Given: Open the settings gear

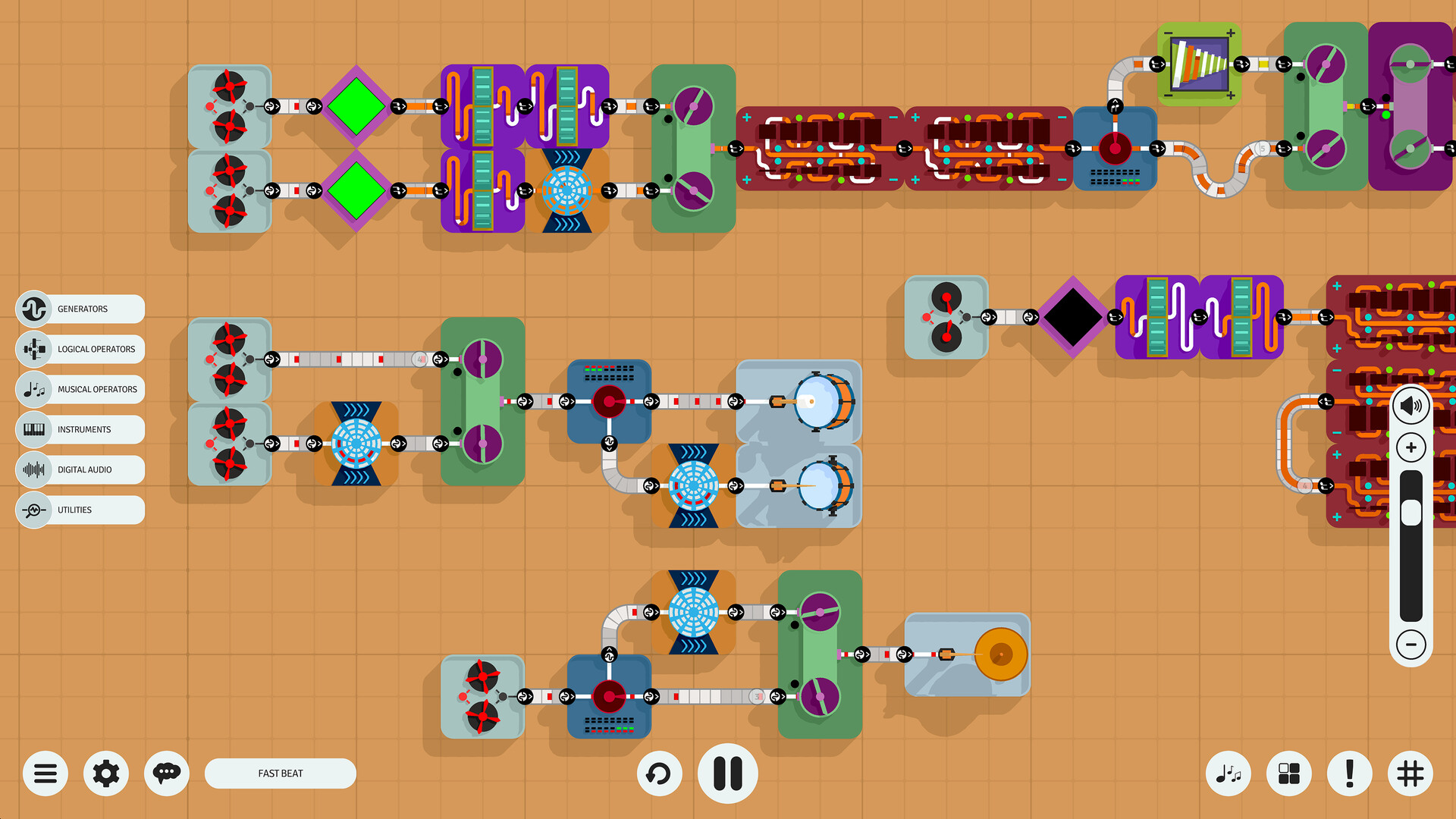Looking at the screenshot, I should click(x=106, y=773).
